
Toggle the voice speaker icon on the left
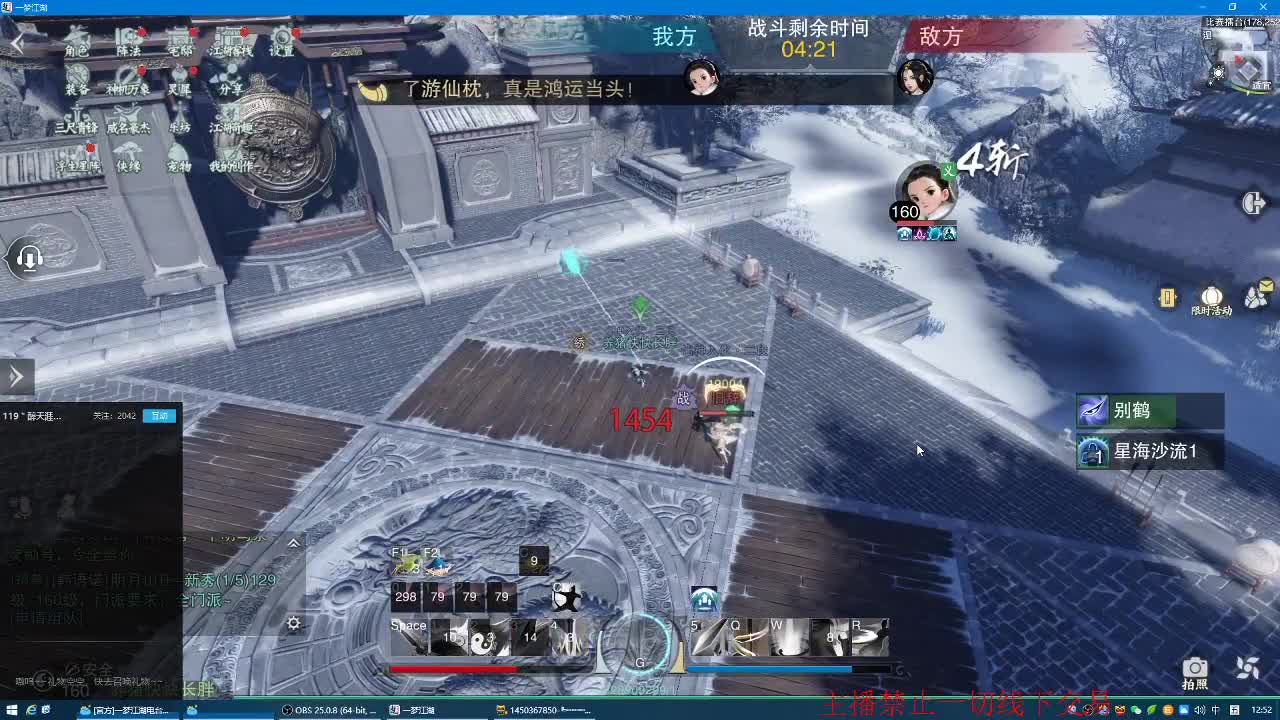pos(29,258)
